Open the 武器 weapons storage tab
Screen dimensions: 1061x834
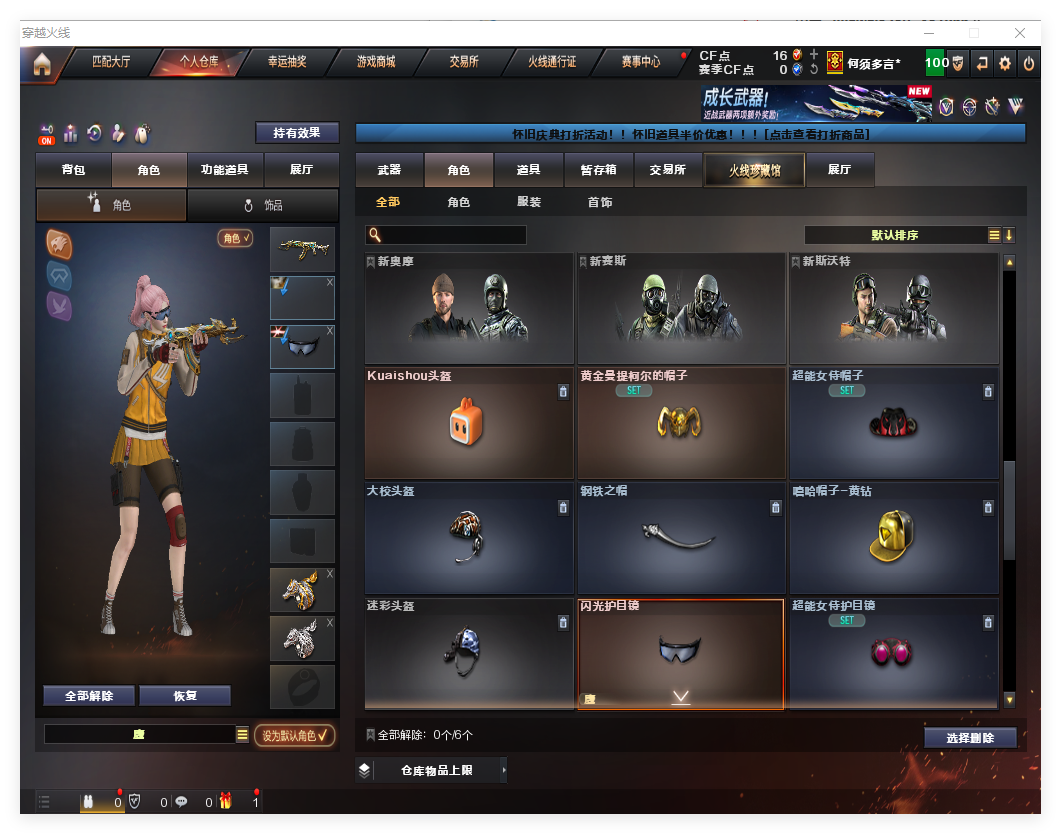[x=389, y=170]
